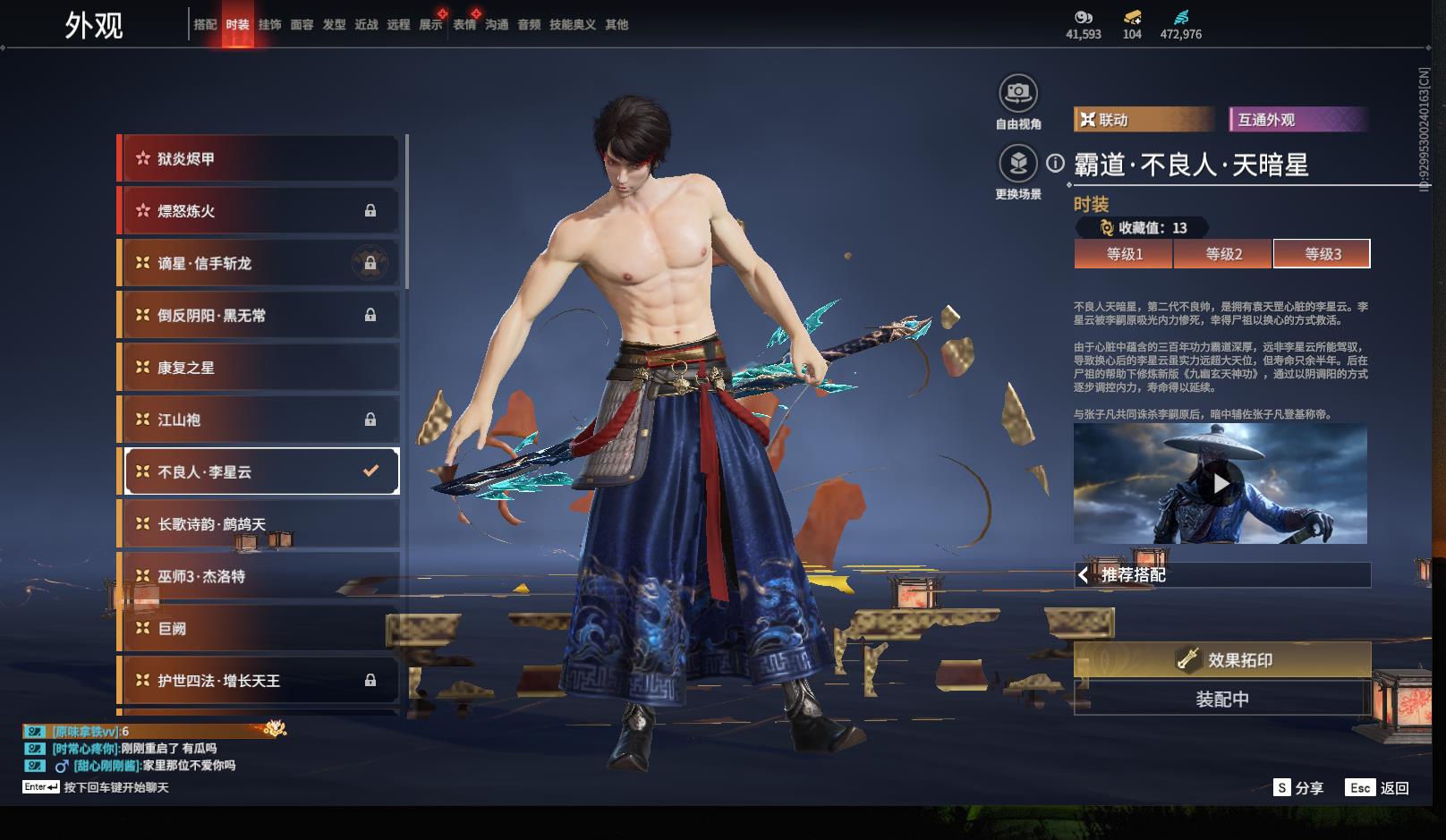
Task: Activate the 自由视角 camera button
Action: [1018, 93]
